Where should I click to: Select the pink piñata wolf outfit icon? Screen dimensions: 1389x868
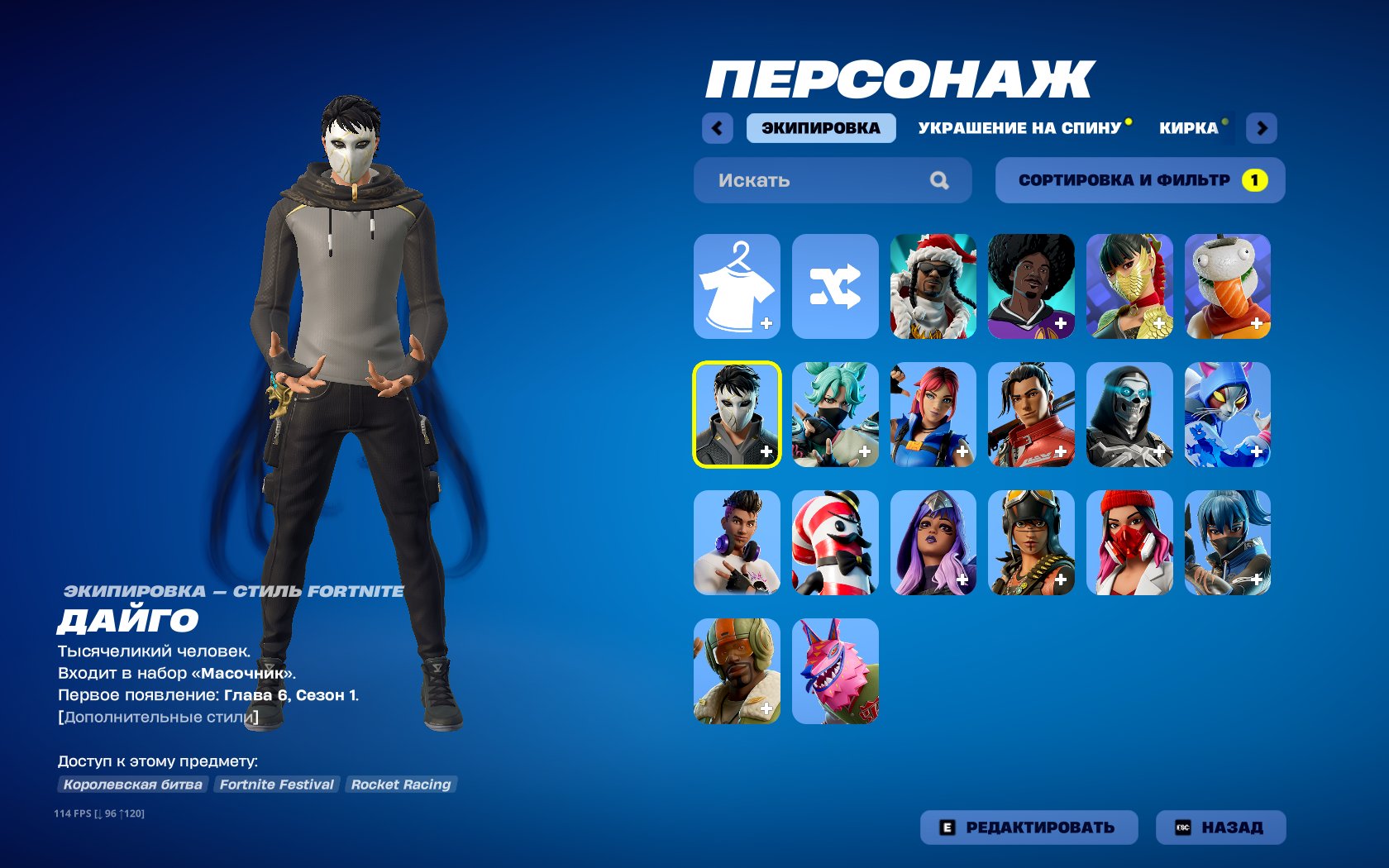pyautogui.click(x=835, y=671)
